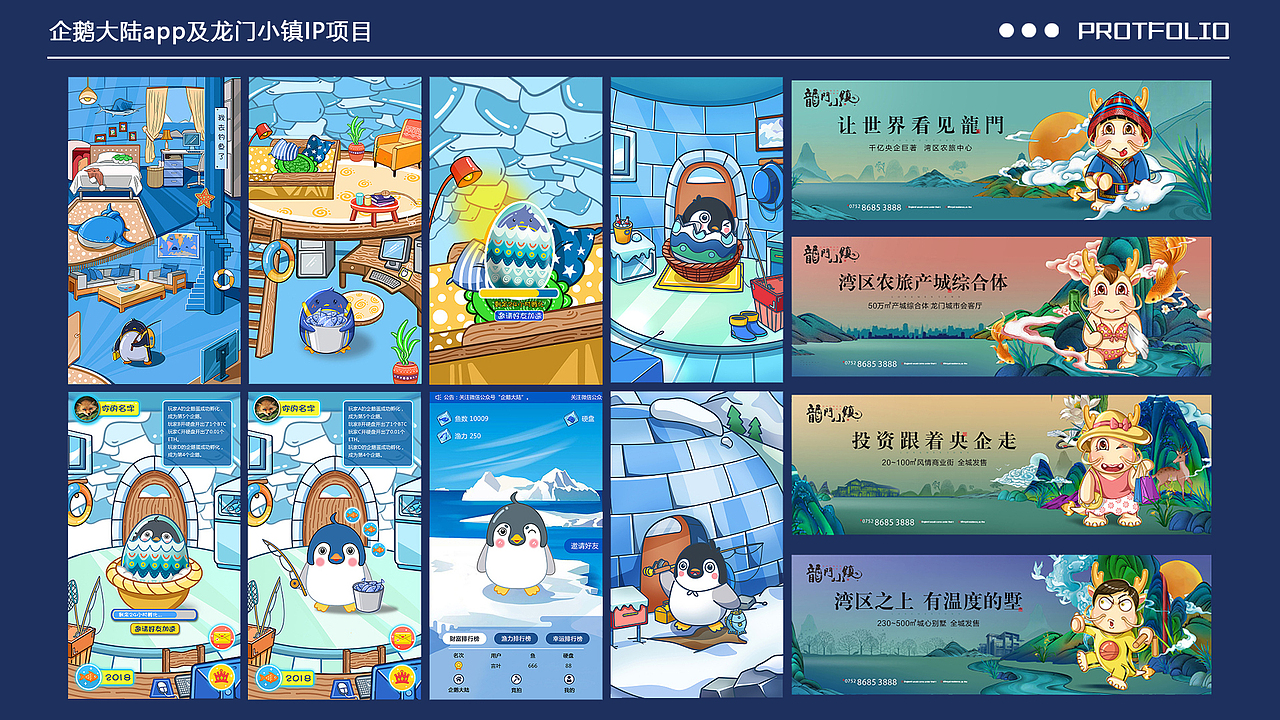Open the 我的 profile icon in bottom navigation
This screenshot has height=720, width=1280.
point(568,680)
